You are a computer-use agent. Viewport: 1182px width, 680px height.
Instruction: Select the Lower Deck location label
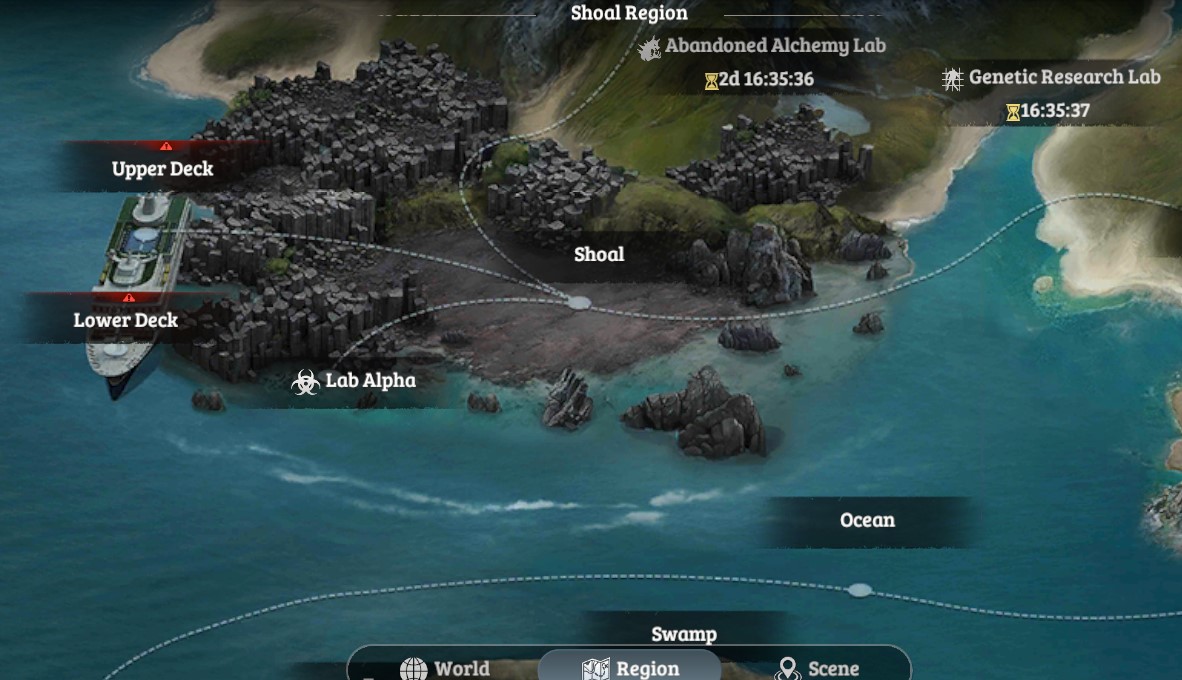point(126,320)
